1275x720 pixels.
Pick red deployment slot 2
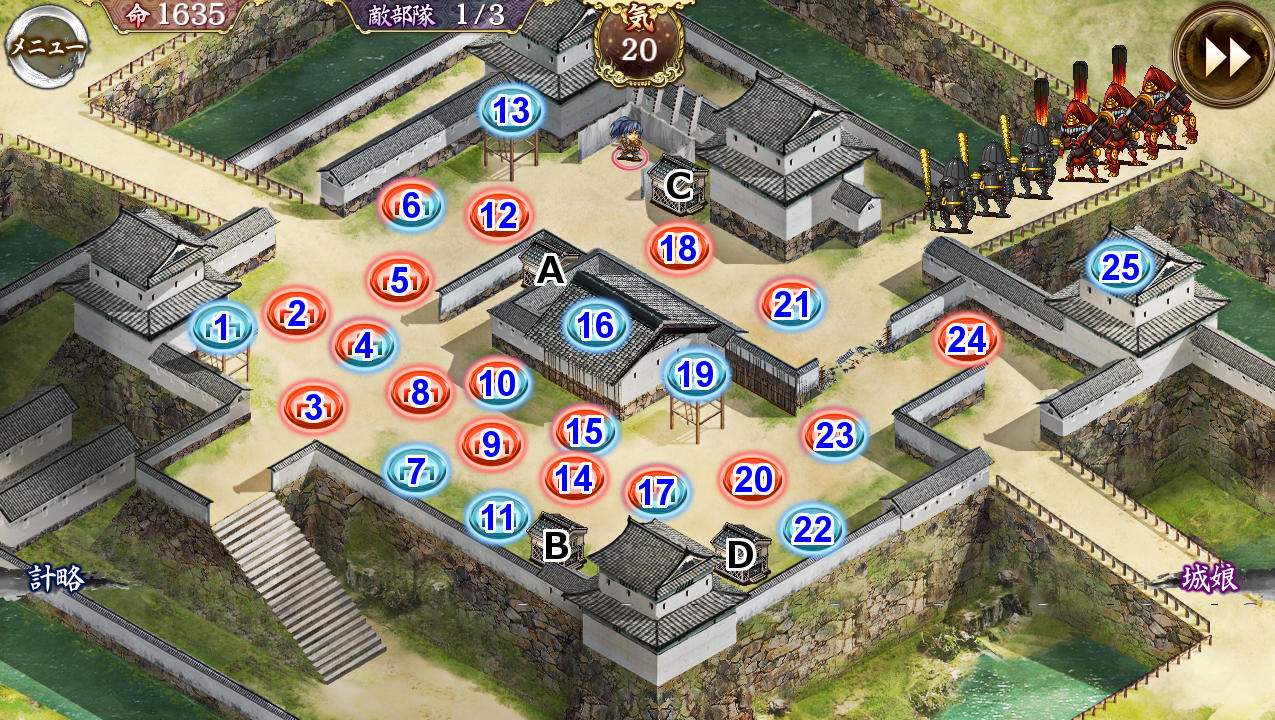pos(297,314)
